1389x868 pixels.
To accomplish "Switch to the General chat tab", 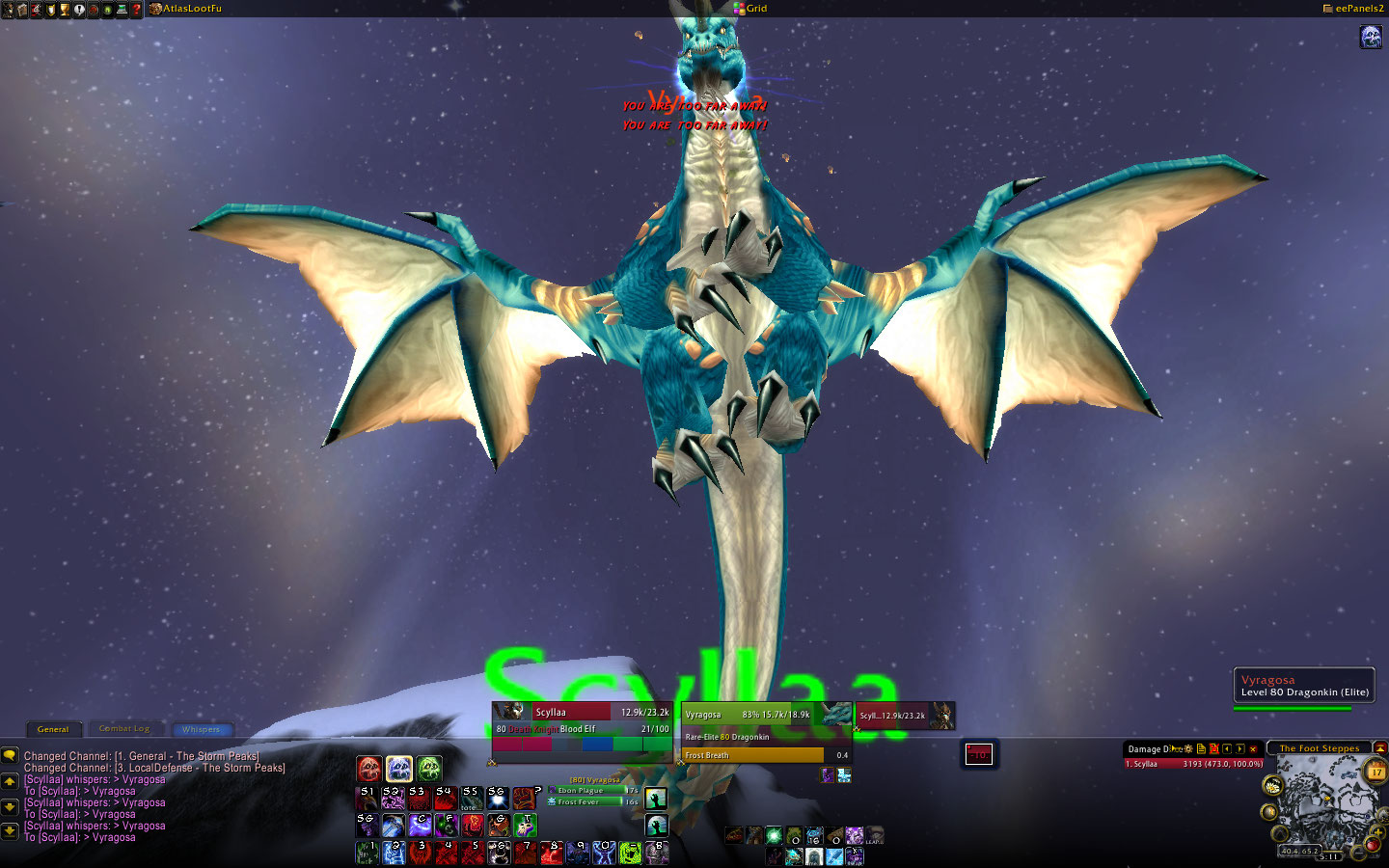I will (x=53, y=729).
